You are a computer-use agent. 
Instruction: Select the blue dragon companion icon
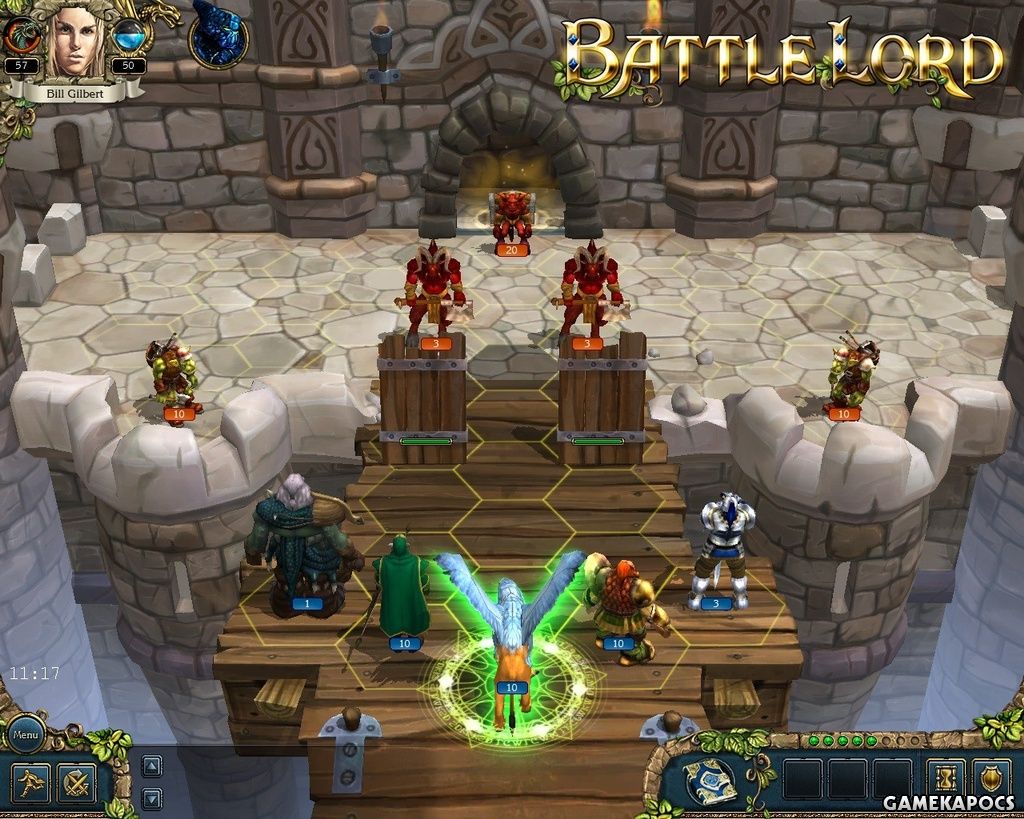pyautogui.click(x=218, y=35)
